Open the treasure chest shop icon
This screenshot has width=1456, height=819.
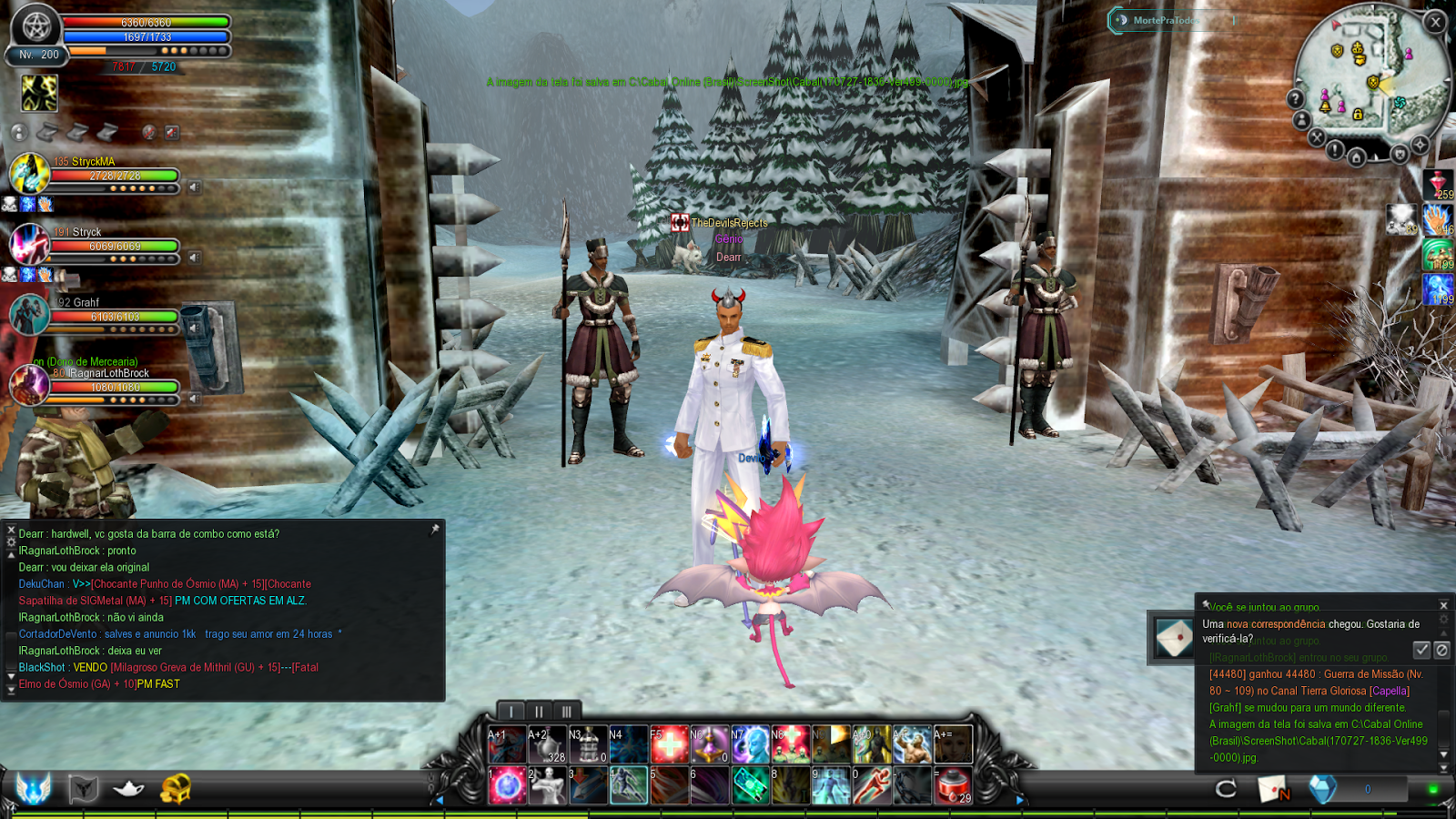point(177,788)
